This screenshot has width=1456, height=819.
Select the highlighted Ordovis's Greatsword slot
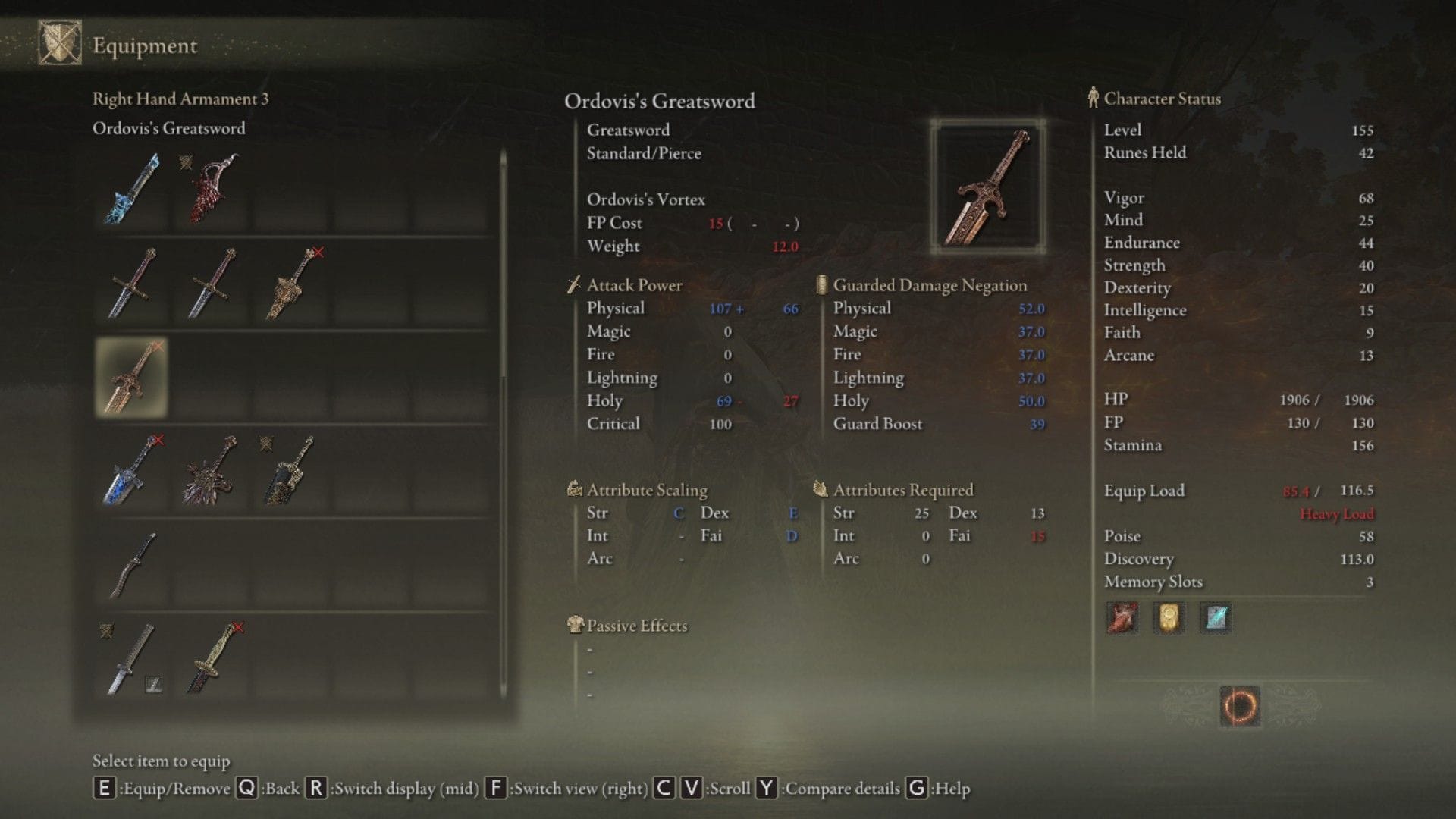[x=130, y=377]
